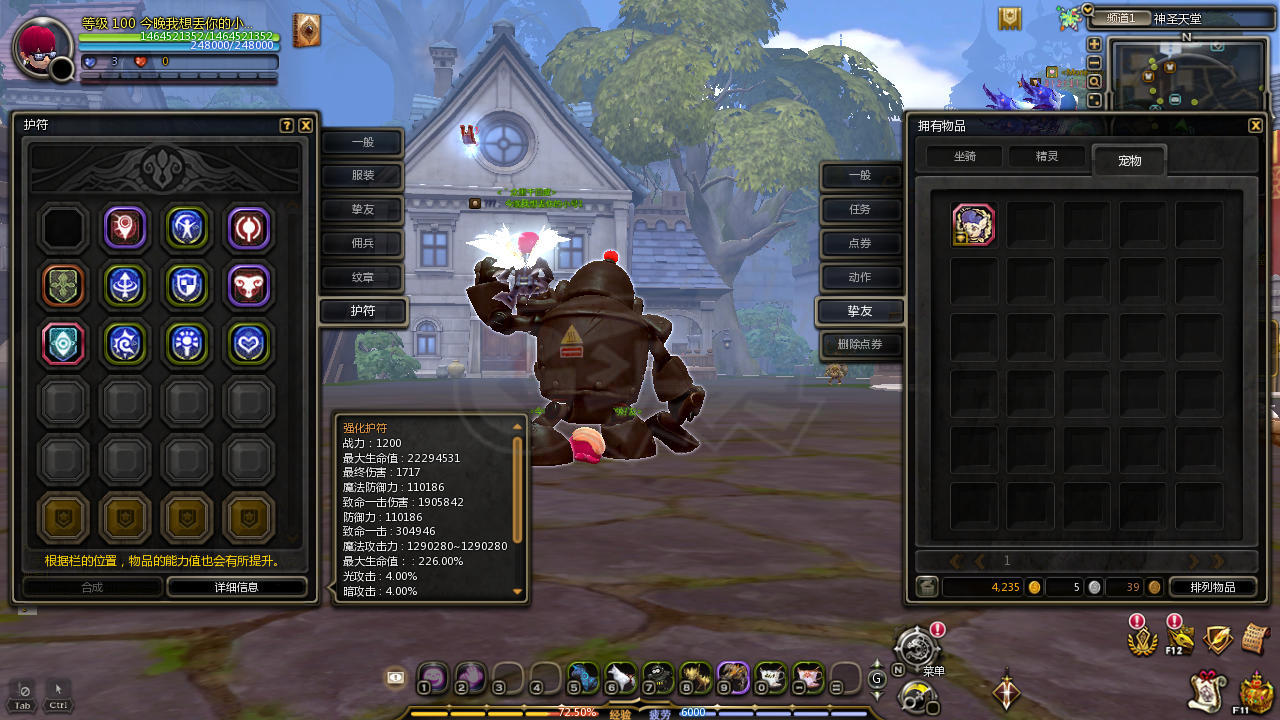Open the 任务 quest inventory tab
This screenshot has height=720, width=1280.
860,209
